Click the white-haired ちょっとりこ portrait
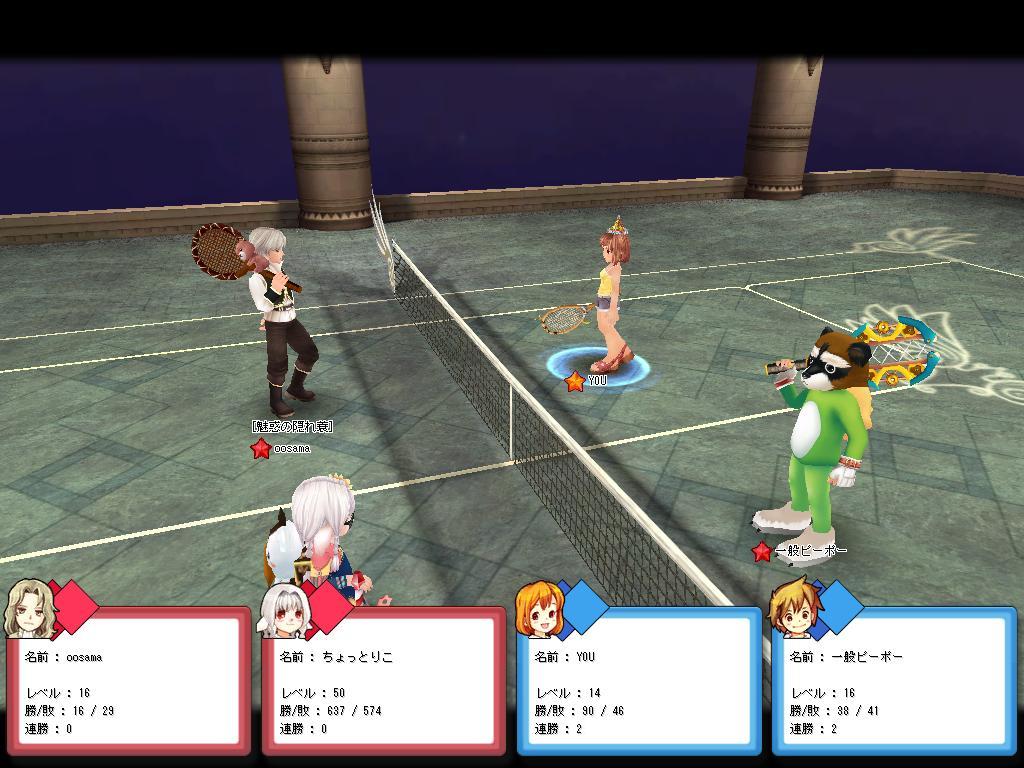Viewport: 1024px width, 768px height. point(282,610)
